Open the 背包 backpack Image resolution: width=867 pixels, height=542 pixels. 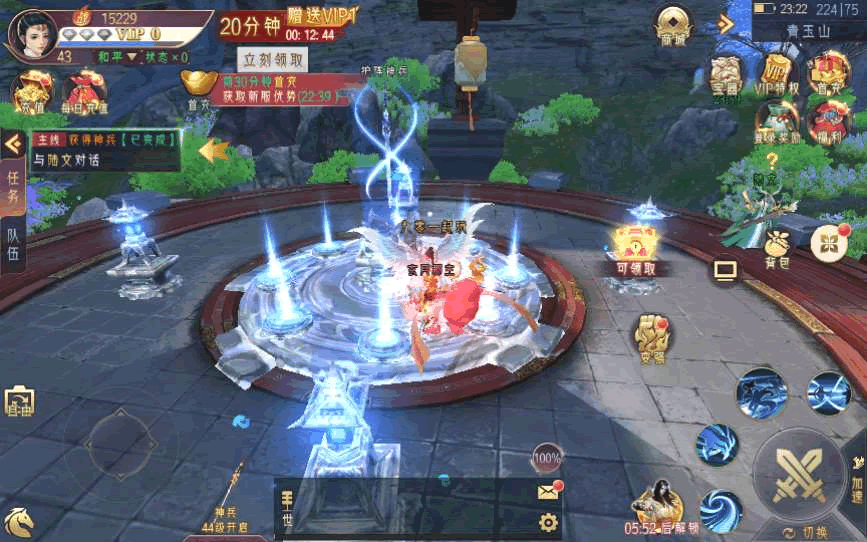click(777, 248)
